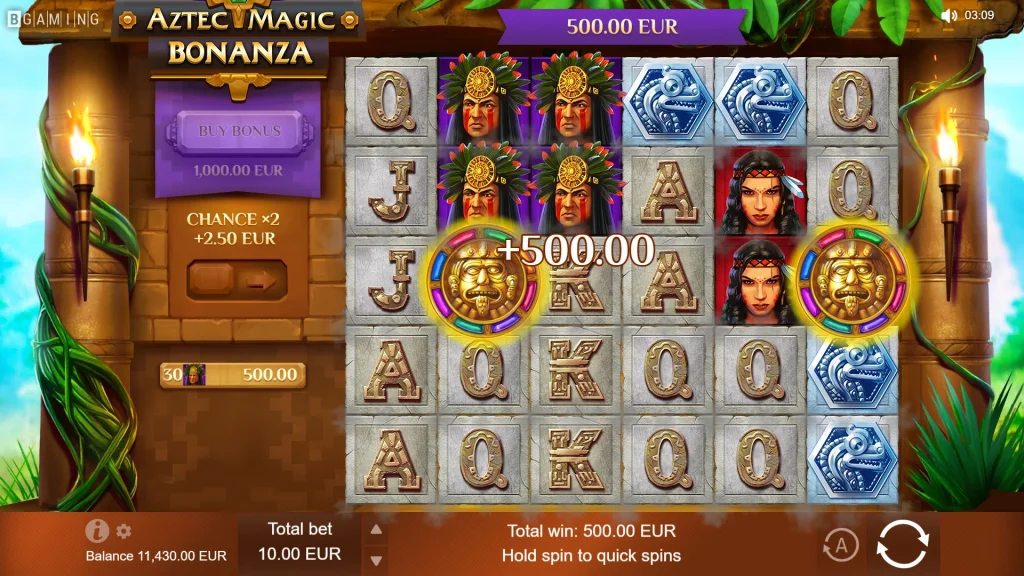Viewport: 1024px width, 576px height.
Task: Mute the game sound
Action: [x=949, y=15]
